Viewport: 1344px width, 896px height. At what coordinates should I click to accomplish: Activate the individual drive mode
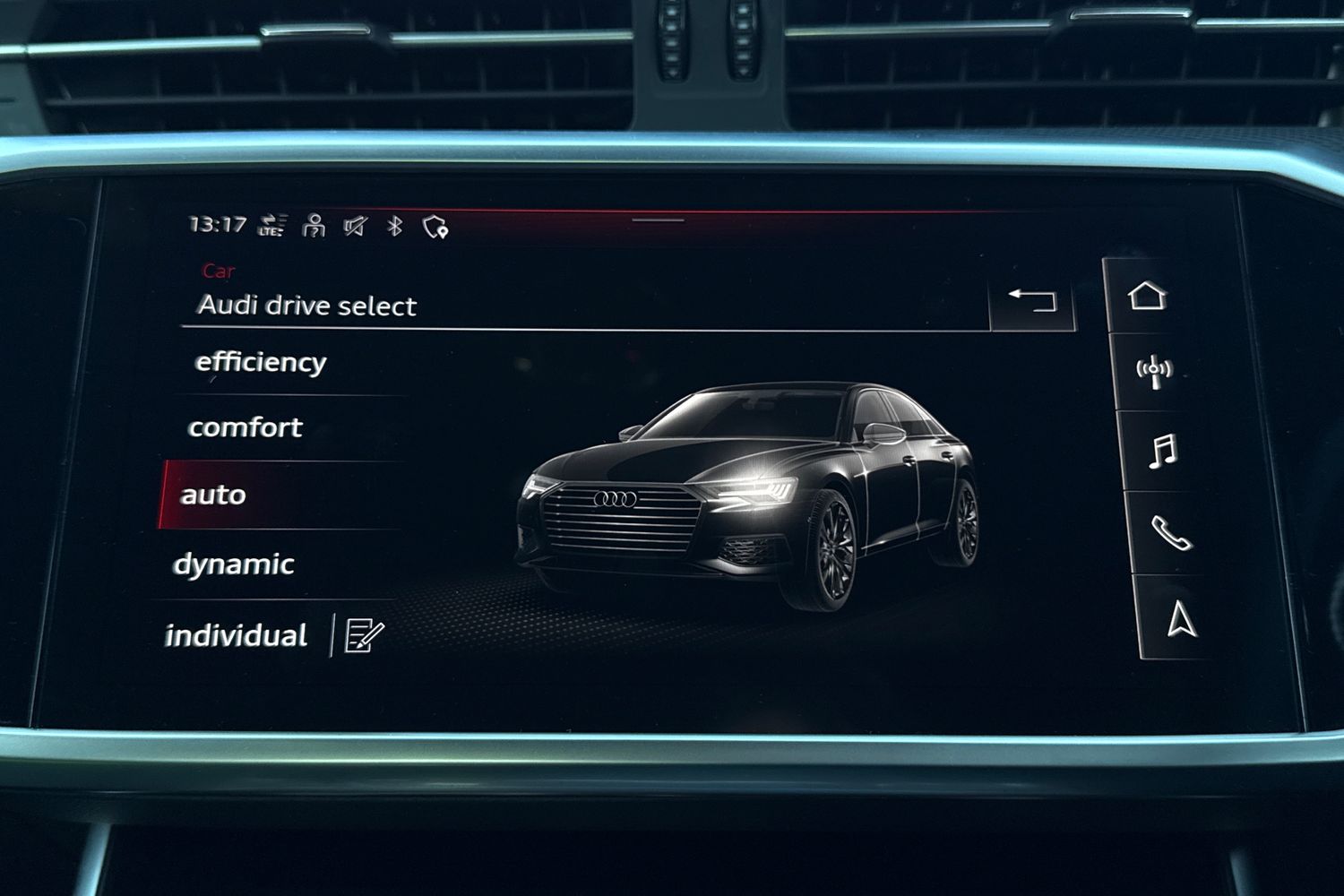click(x=237, y=635)
